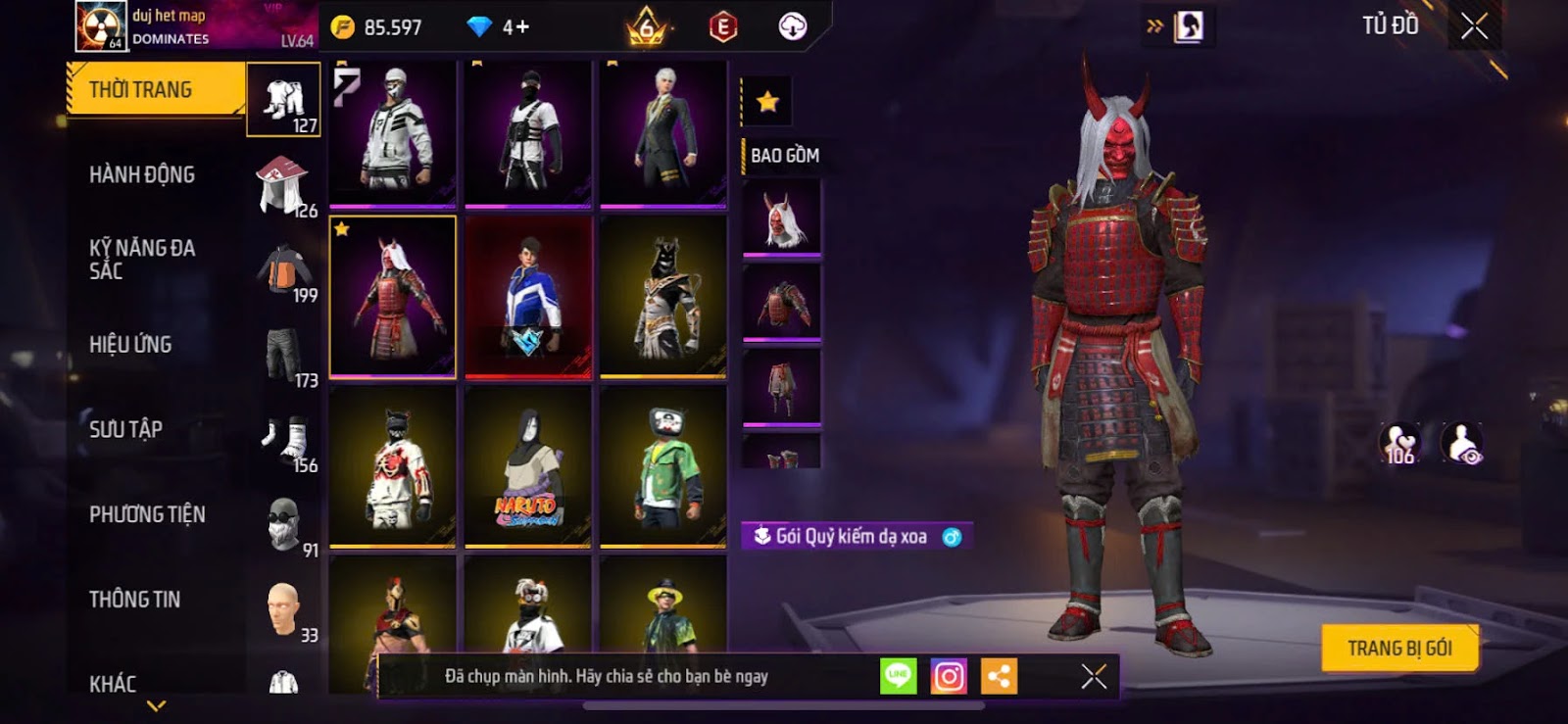Open the HÀNH ĐỘNG category
The image size is (1568, 724).
pyautogui.click(x=142, y=175)
